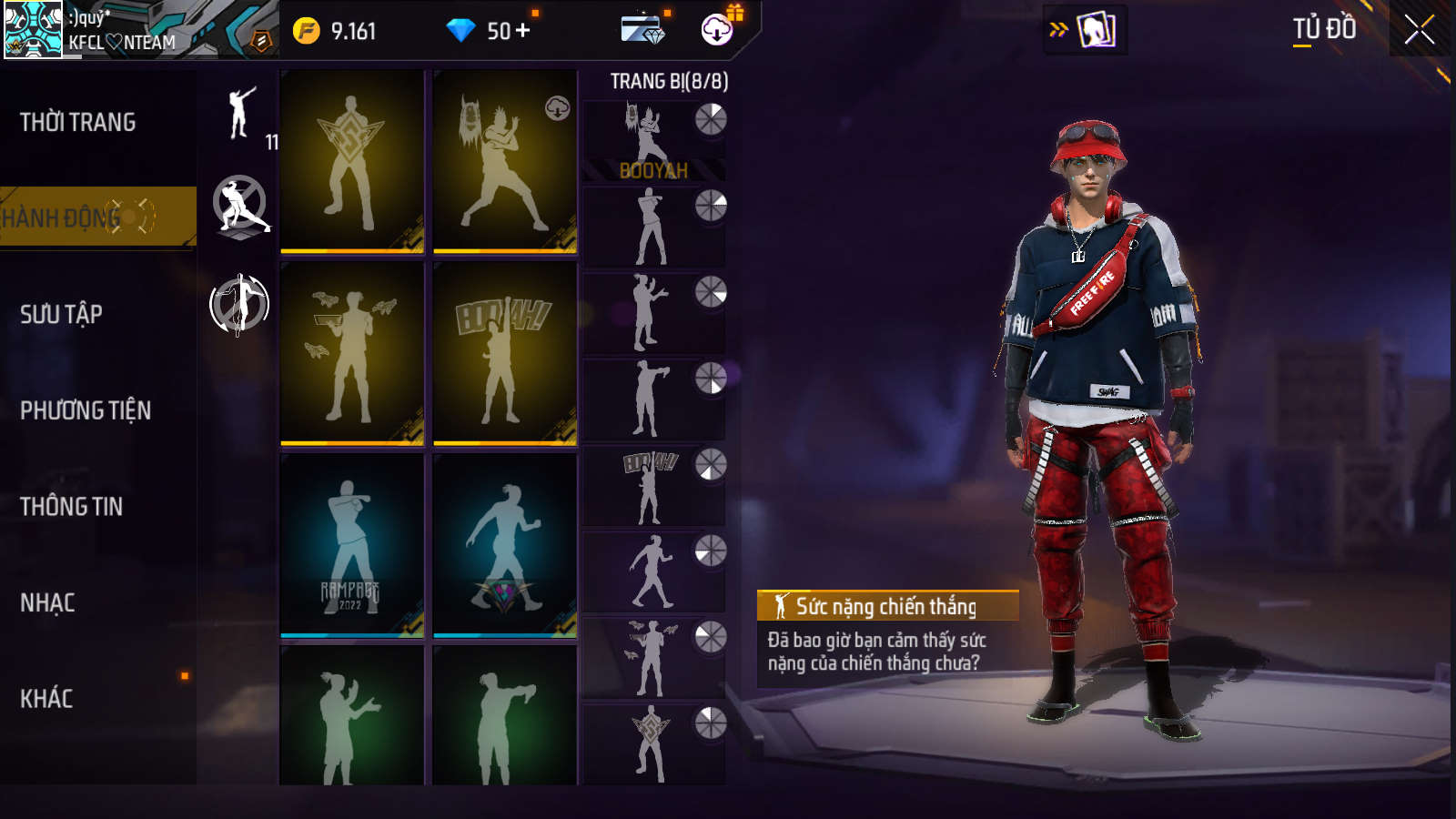Close the Tủ Đồ wardrobe screen
This screenshot has width=1456, height=819.
point(1419,30)
